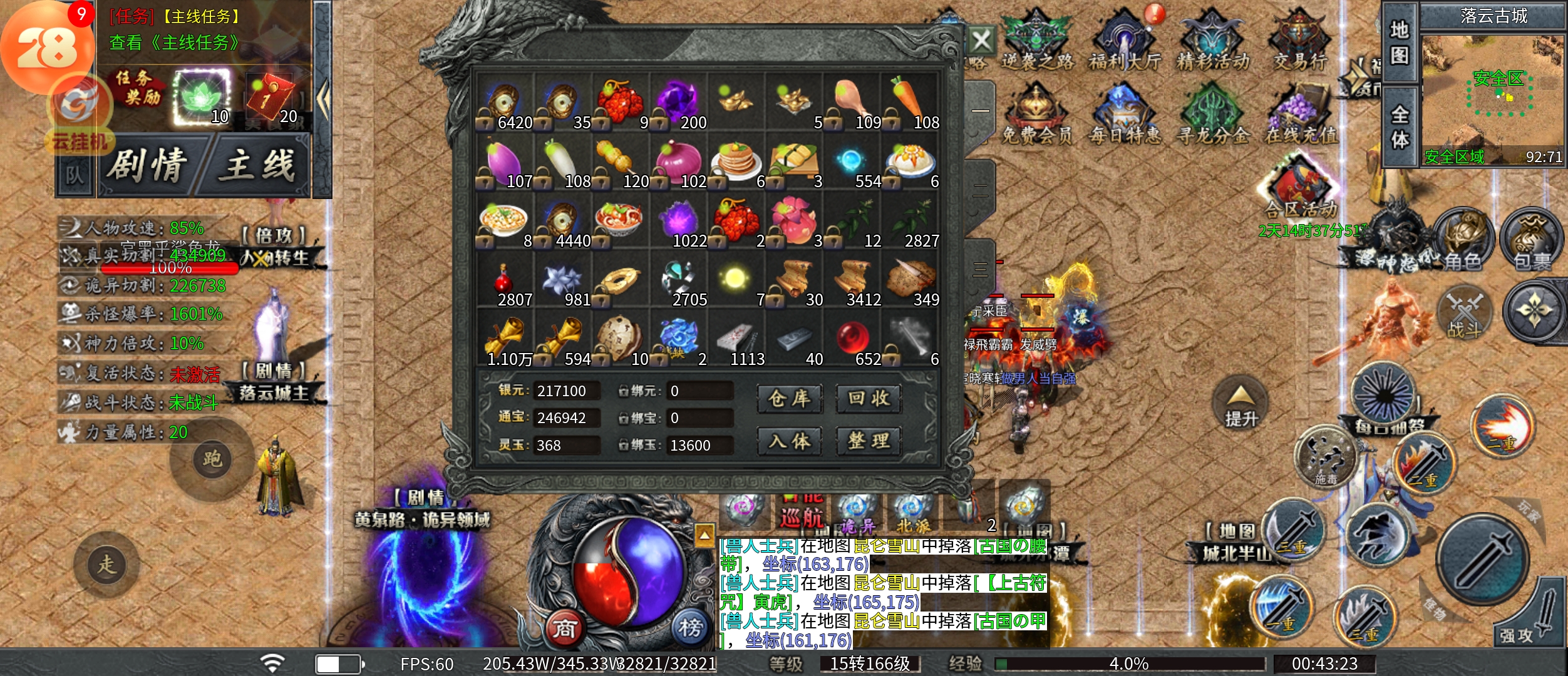Open the 福利大厅 welfare hall
Viewport: 1568px width, 676px height.
(1125, 41)
